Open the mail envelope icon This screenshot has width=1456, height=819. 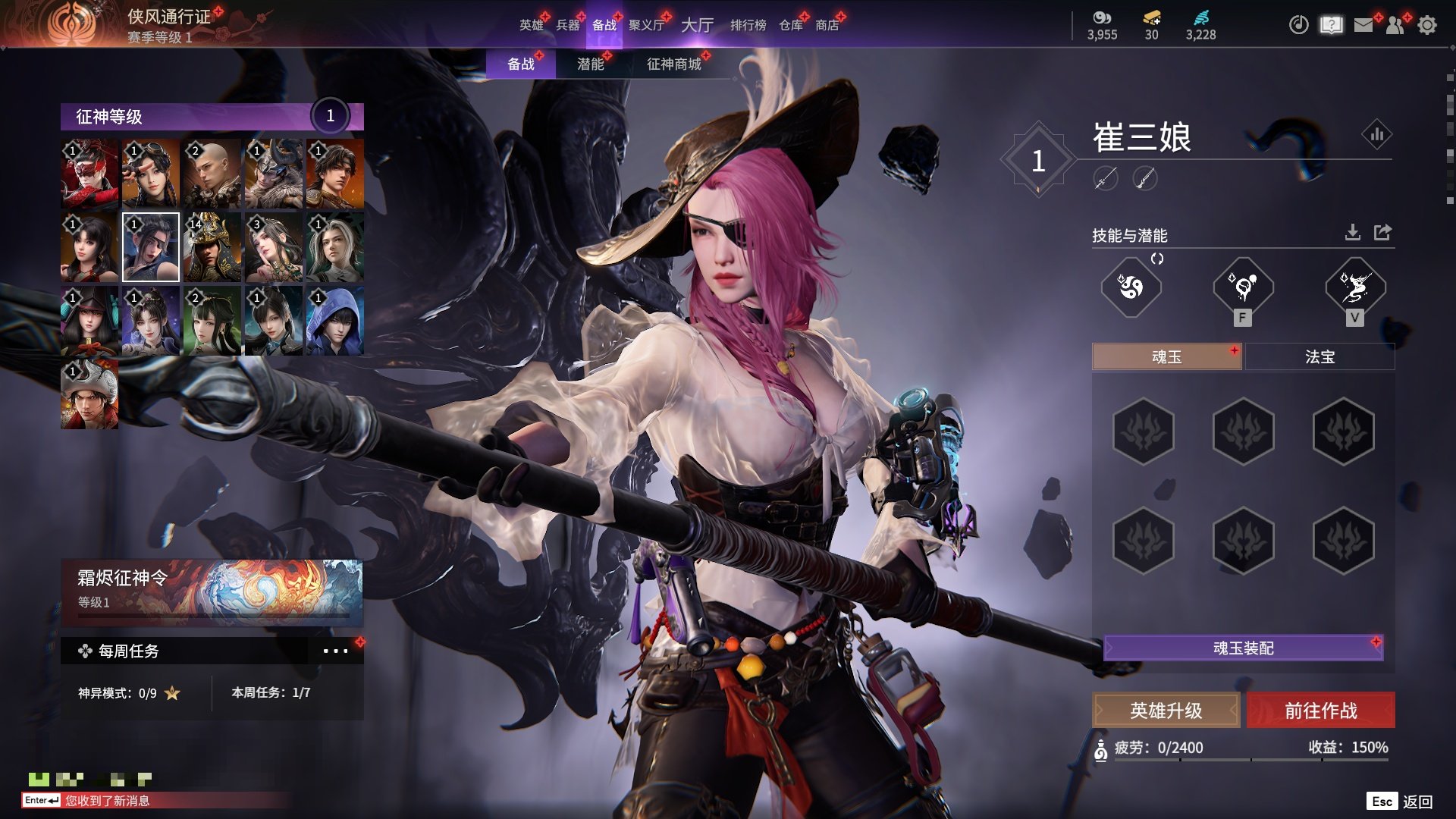[1363, 25]
